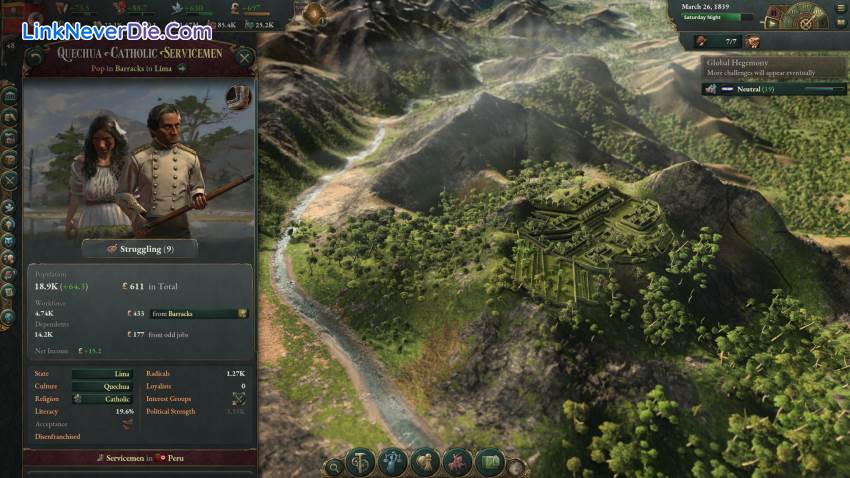Open the boots icon on the portrait
The width and height of the screenshot is (850, 478).
[x=237, y=97]
